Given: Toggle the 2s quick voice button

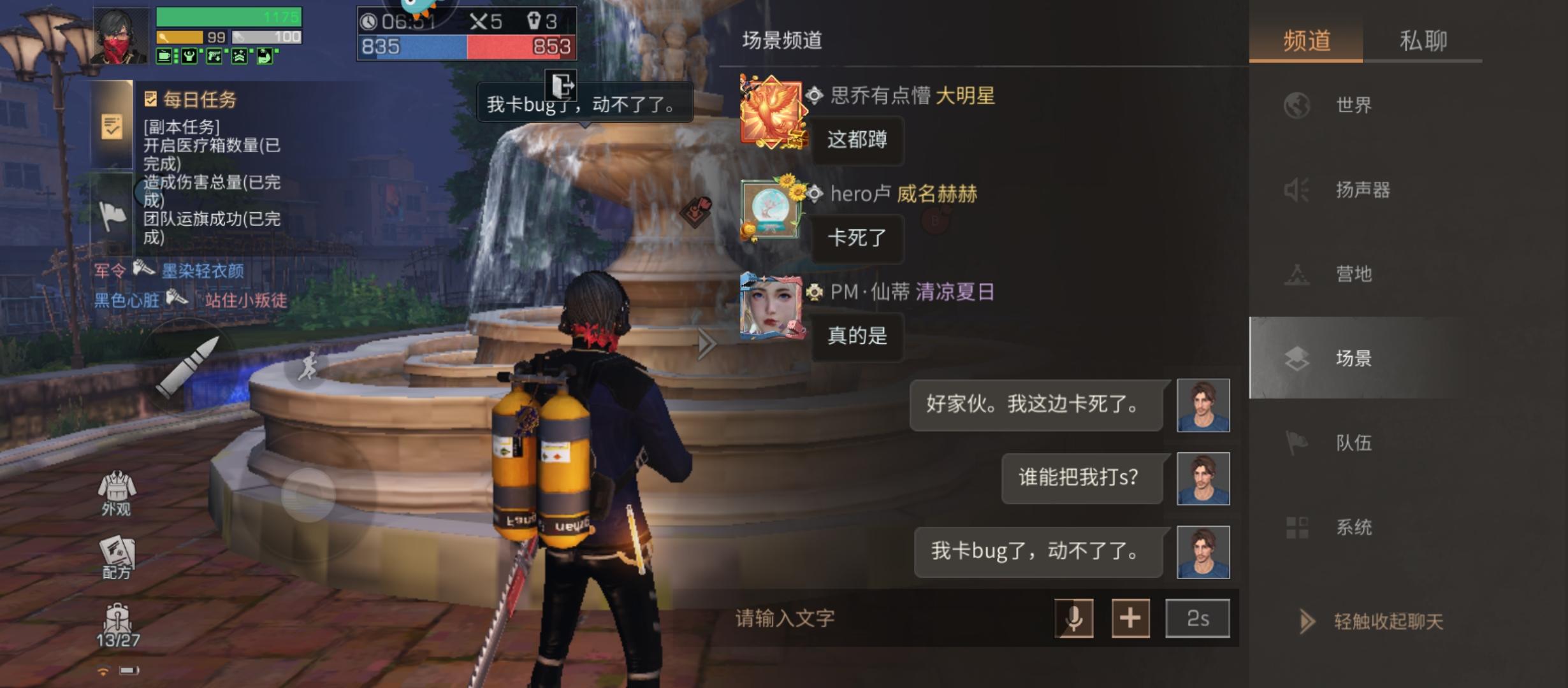Looking at the screenshot, I should click(1197, 618).
